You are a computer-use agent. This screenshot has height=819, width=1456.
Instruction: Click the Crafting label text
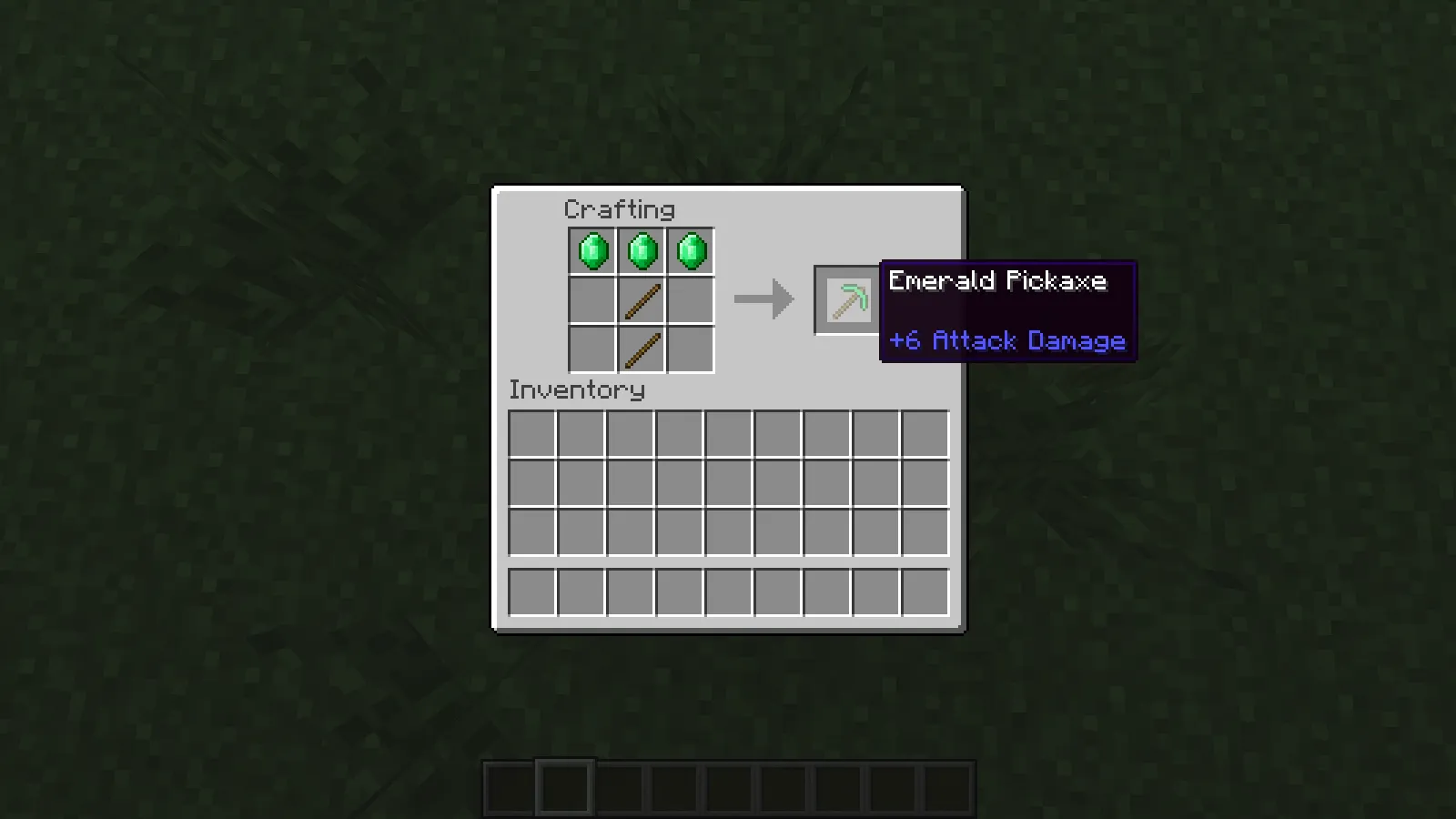pyautogui.click(x=620, y=209)
